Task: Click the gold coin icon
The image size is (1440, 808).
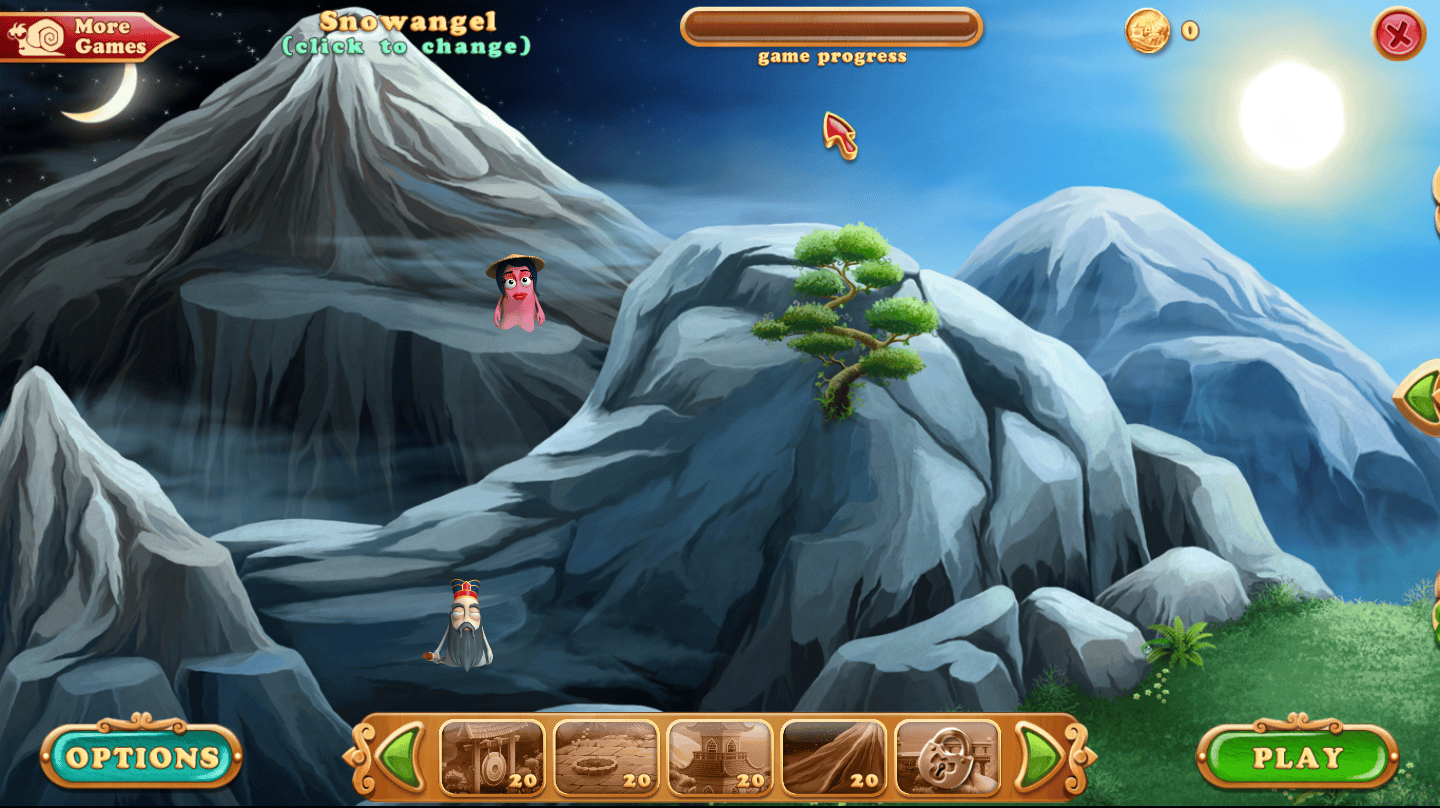Action: coord(1147,31)
